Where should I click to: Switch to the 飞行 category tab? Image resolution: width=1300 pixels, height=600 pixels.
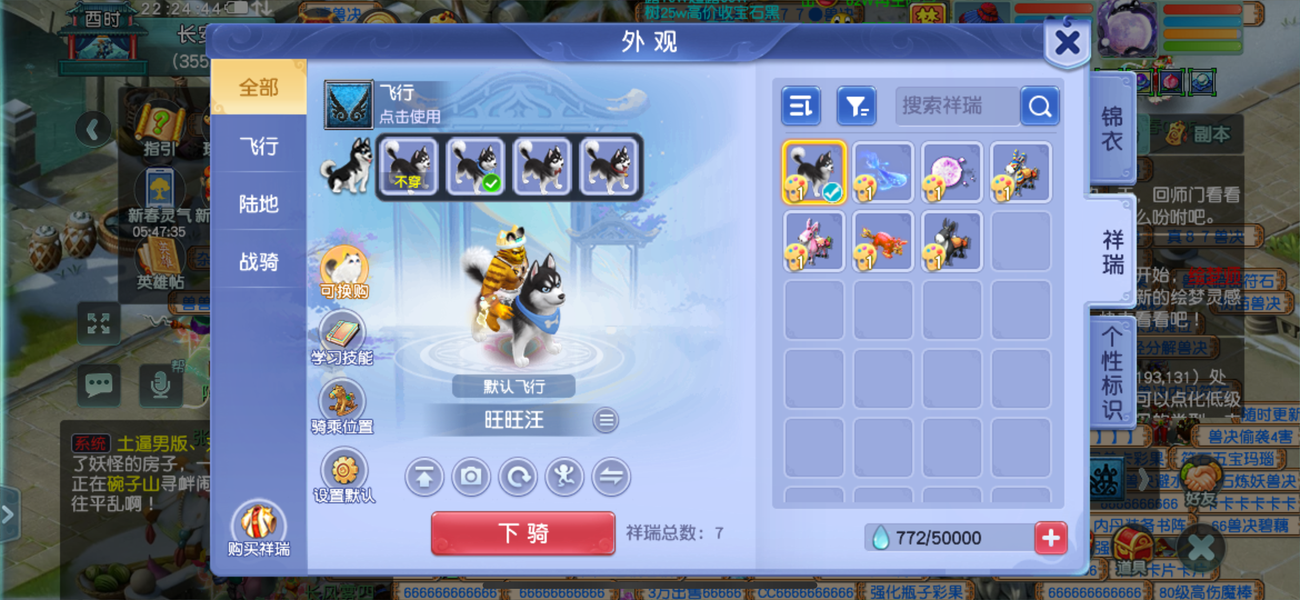pos(258,147)
